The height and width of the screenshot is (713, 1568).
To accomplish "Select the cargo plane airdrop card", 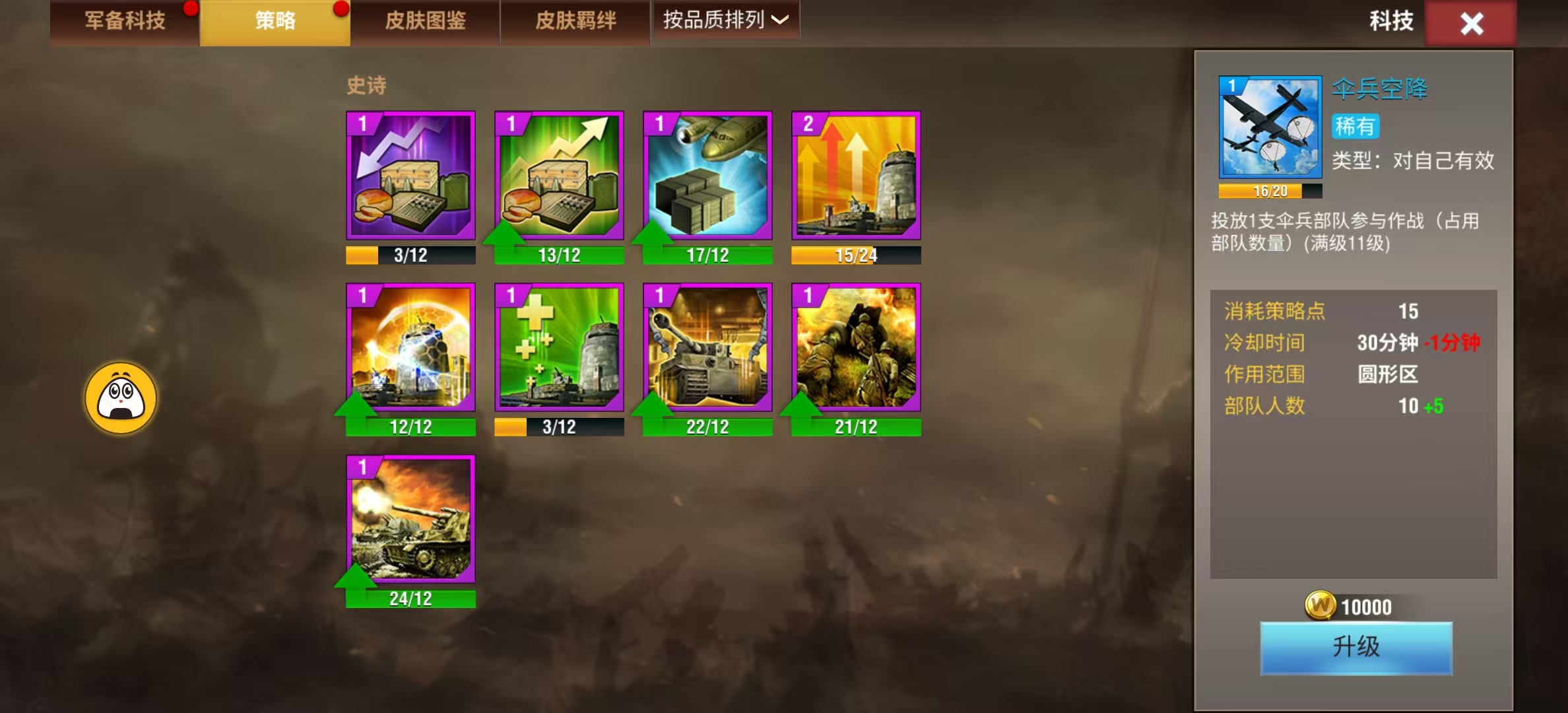I will pos(707,176).
